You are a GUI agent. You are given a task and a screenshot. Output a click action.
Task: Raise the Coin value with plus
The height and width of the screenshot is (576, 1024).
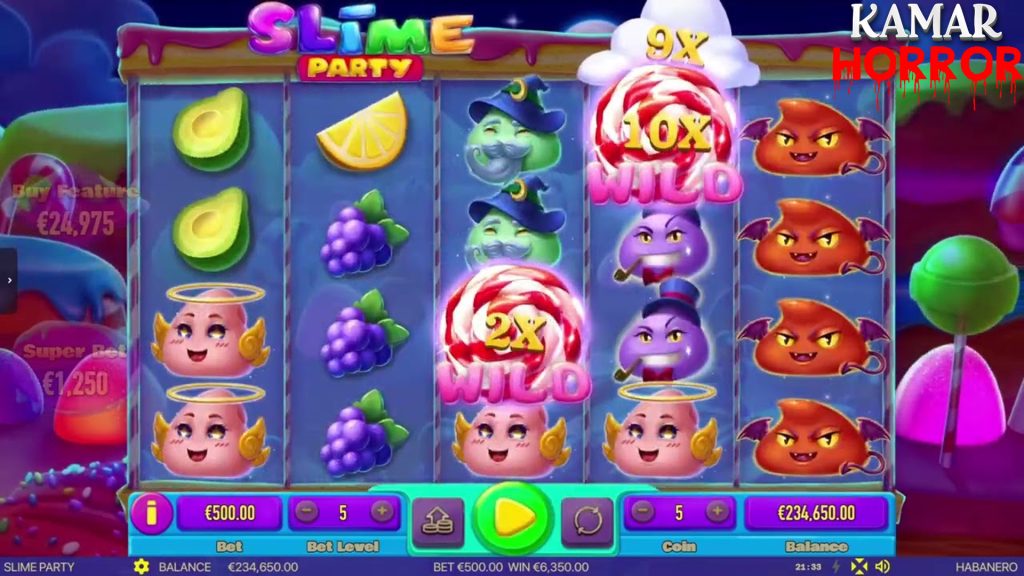coord(717,513)
